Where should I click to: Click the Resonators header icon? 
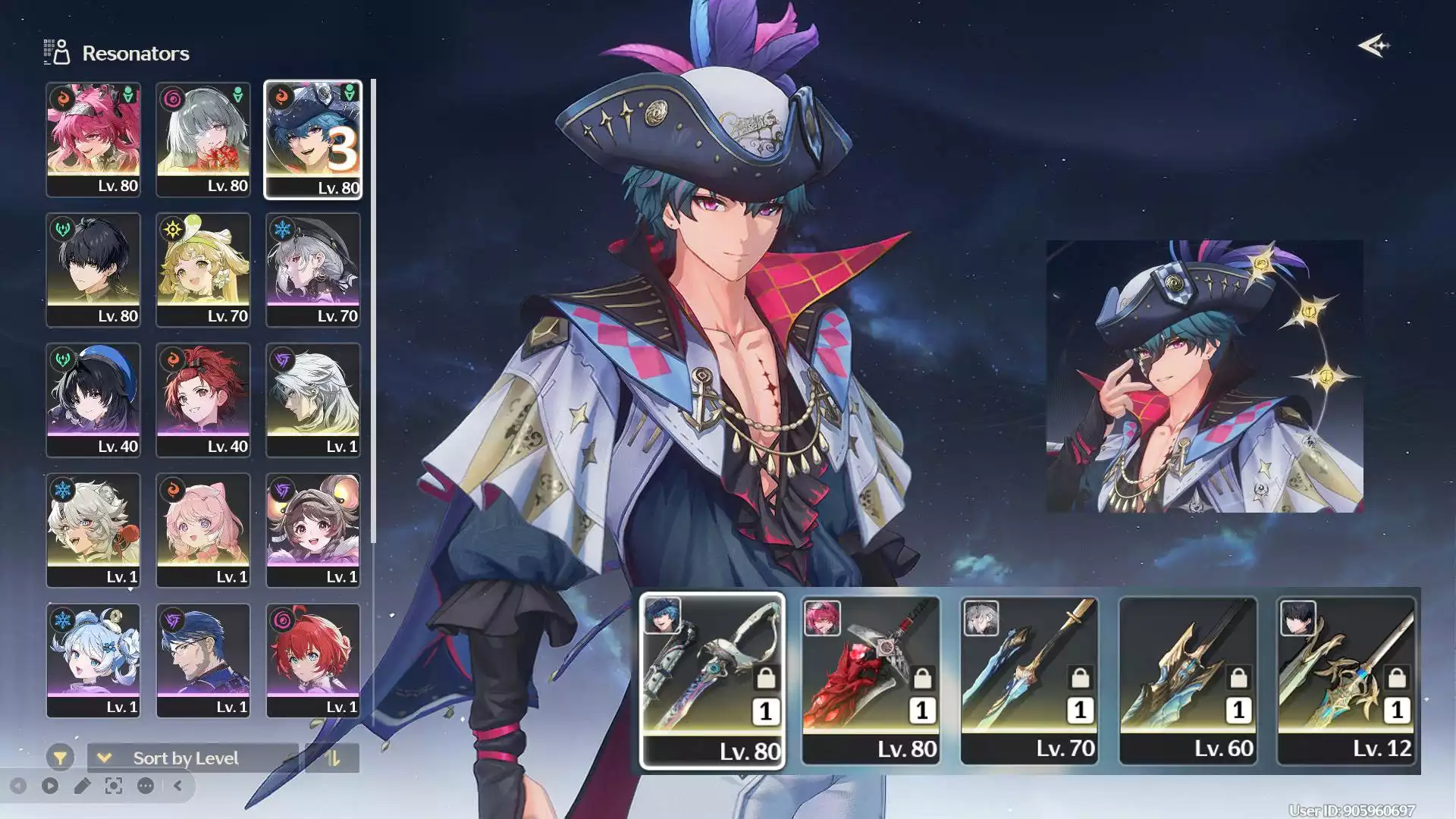tap(55, 52)
